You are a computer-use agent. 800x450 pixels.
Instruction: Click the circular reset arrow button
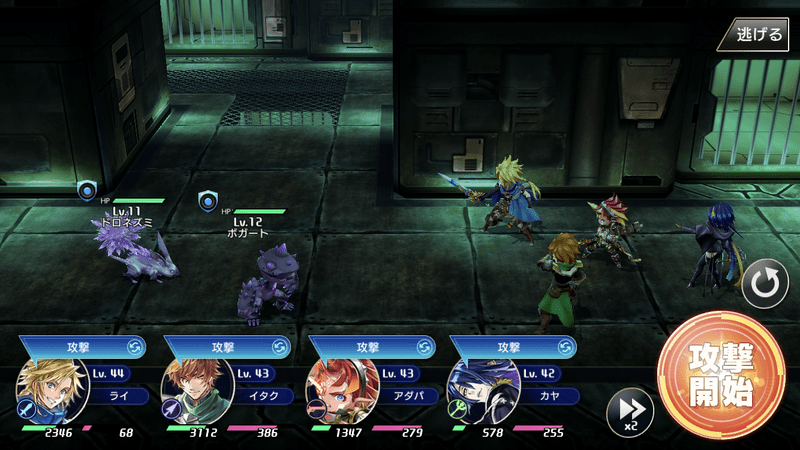tap(765, 285)
